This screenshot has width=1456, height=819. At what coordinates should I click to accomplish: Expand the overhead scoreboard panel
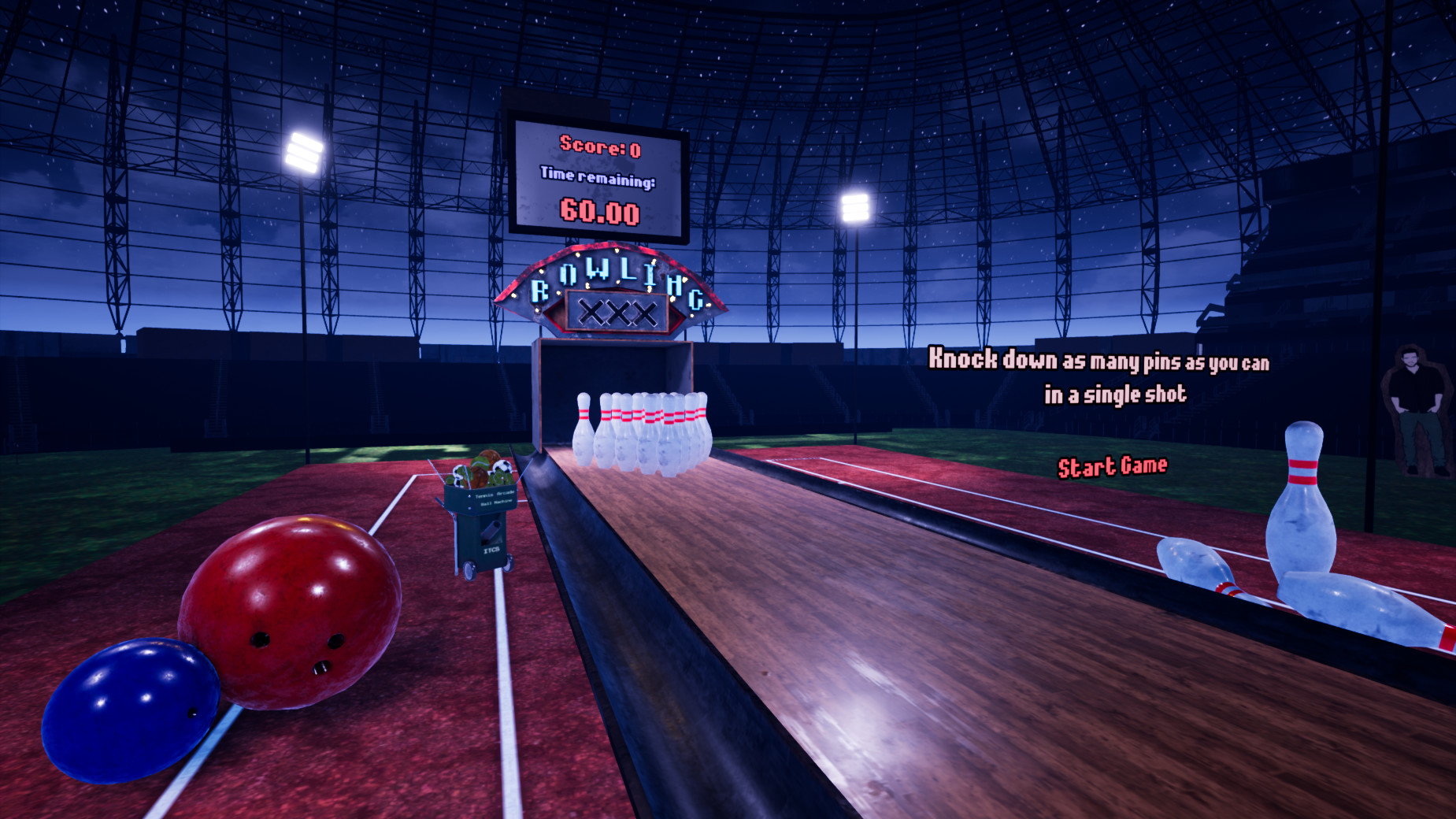click(600, 173)
